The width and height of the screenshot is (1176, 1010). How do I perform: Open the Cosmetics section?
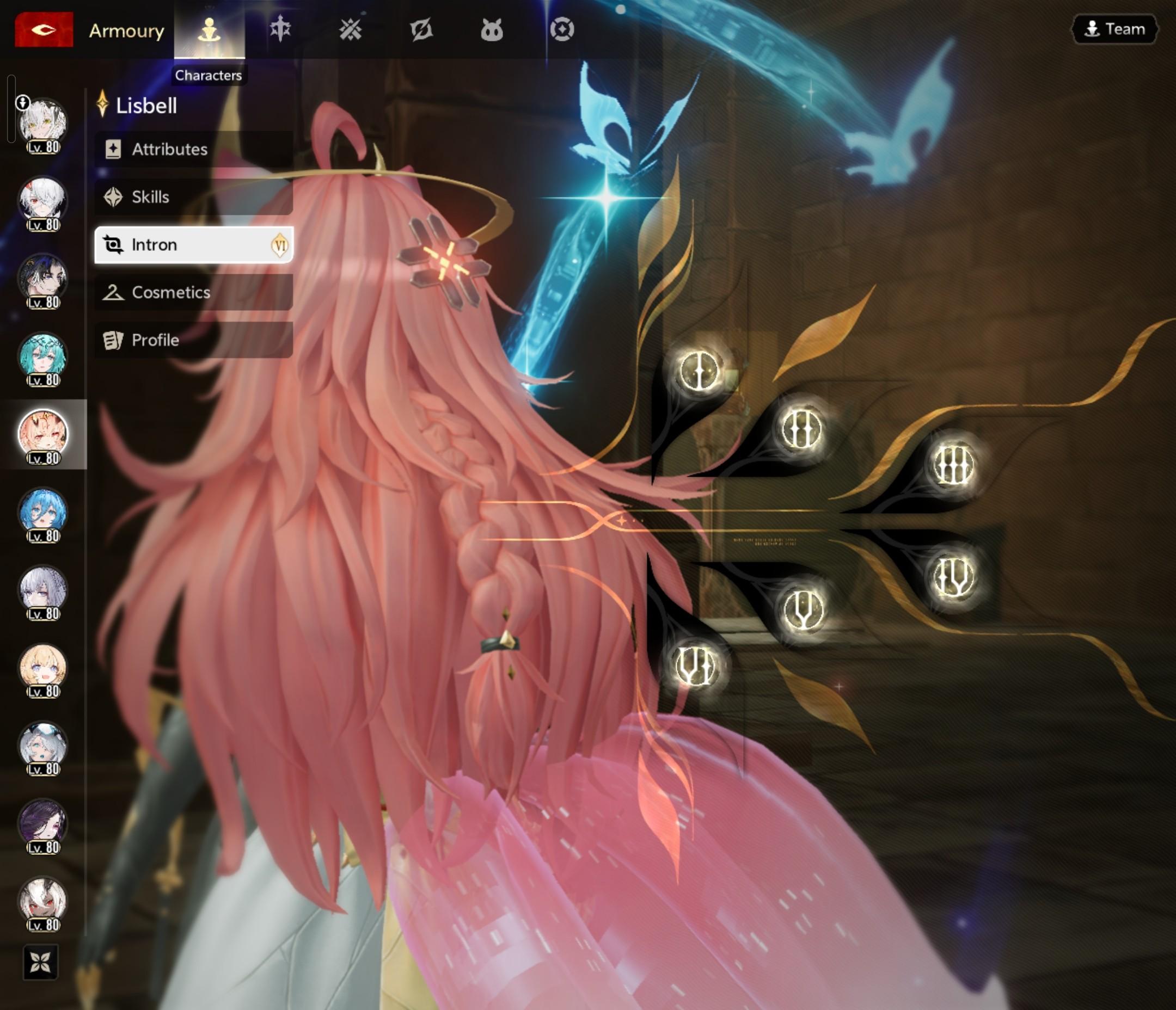click(x=193, y=292)
